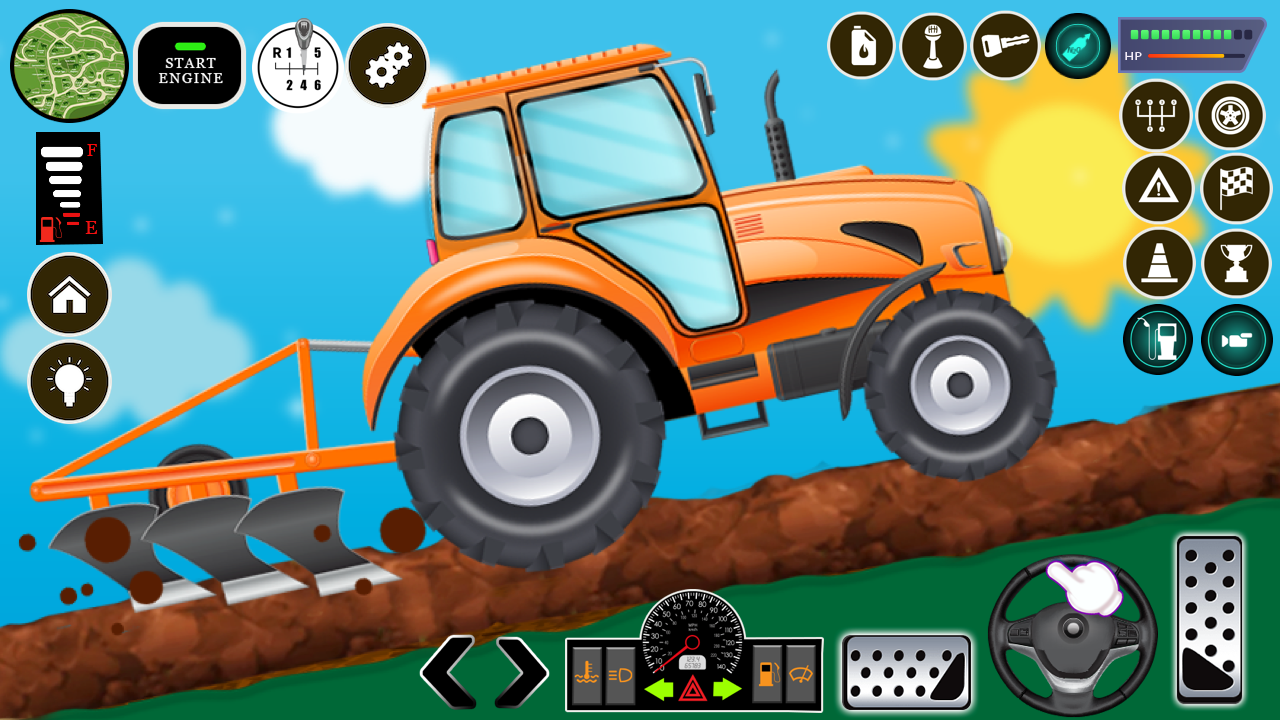1280x720 pixels.
Task: Open the trophy achievements icon
Action: coord(1231,263)
